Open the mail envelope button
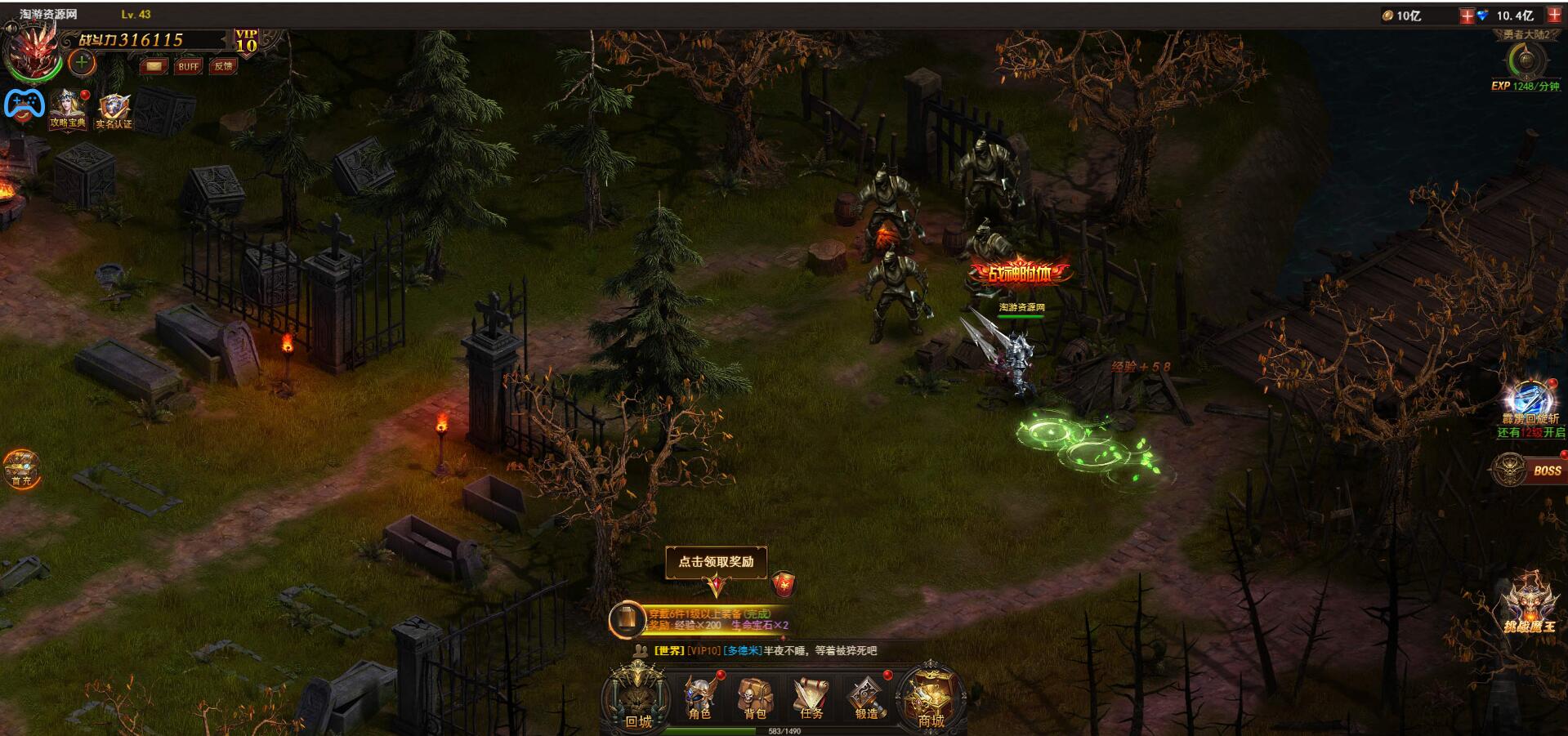This screenshot has height=736, width=1568. pyautogui.click(x=154, y=66)
